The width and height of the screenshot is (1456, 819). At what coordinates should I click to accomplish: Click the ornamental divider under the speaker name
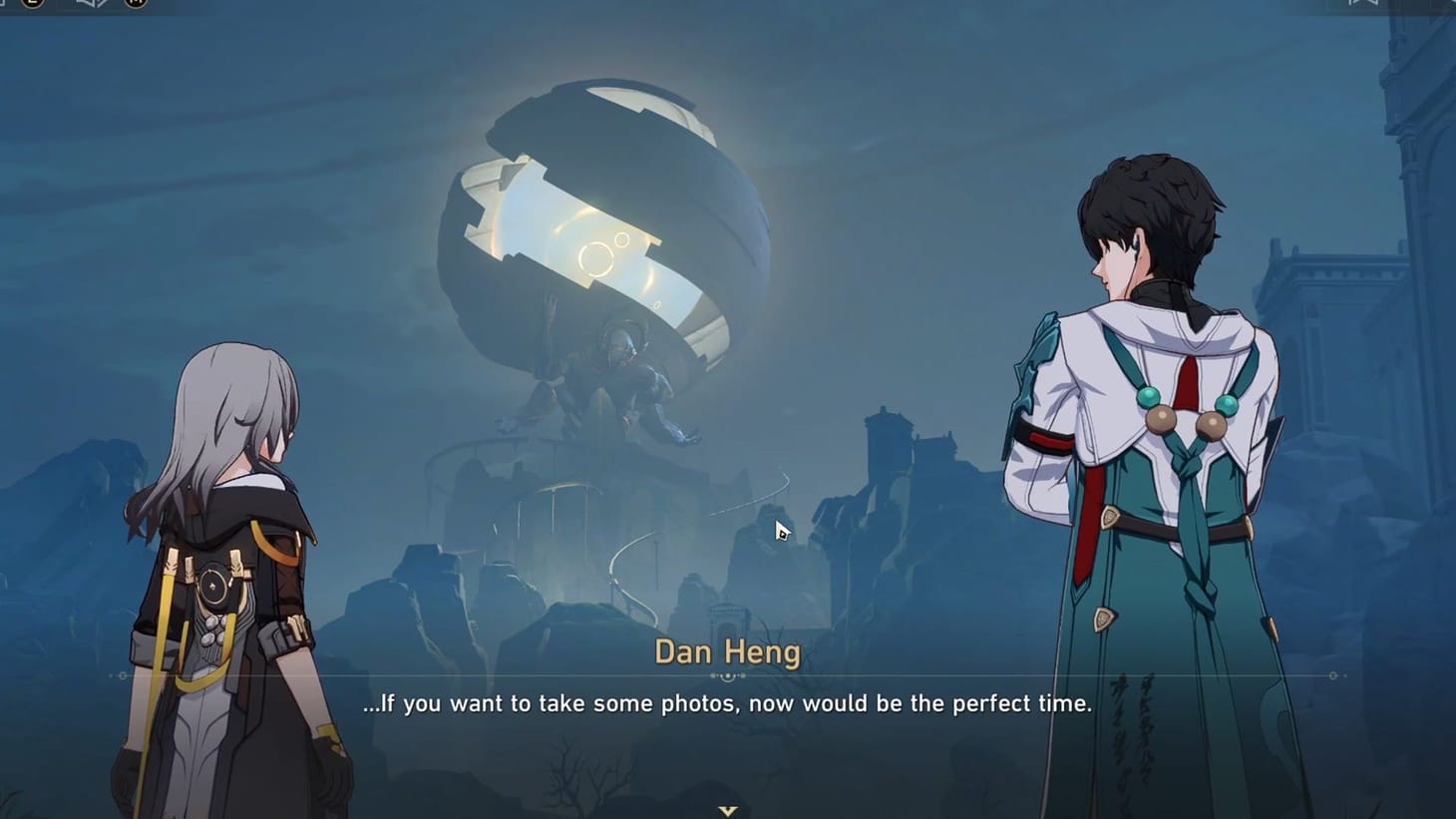[x=728, y=675]
